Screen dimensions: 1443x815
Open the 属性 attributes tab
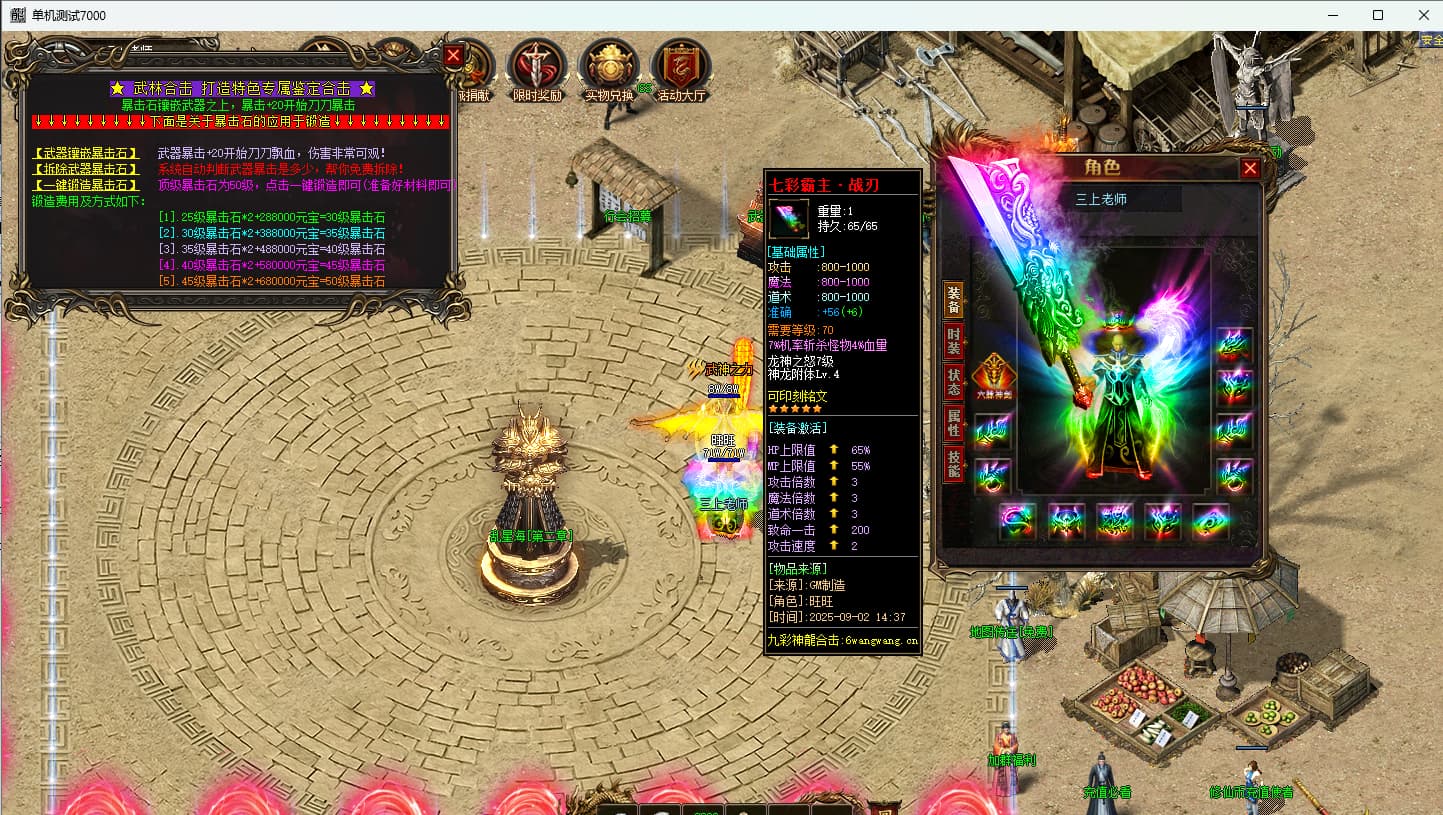click(x=954, y=424)
